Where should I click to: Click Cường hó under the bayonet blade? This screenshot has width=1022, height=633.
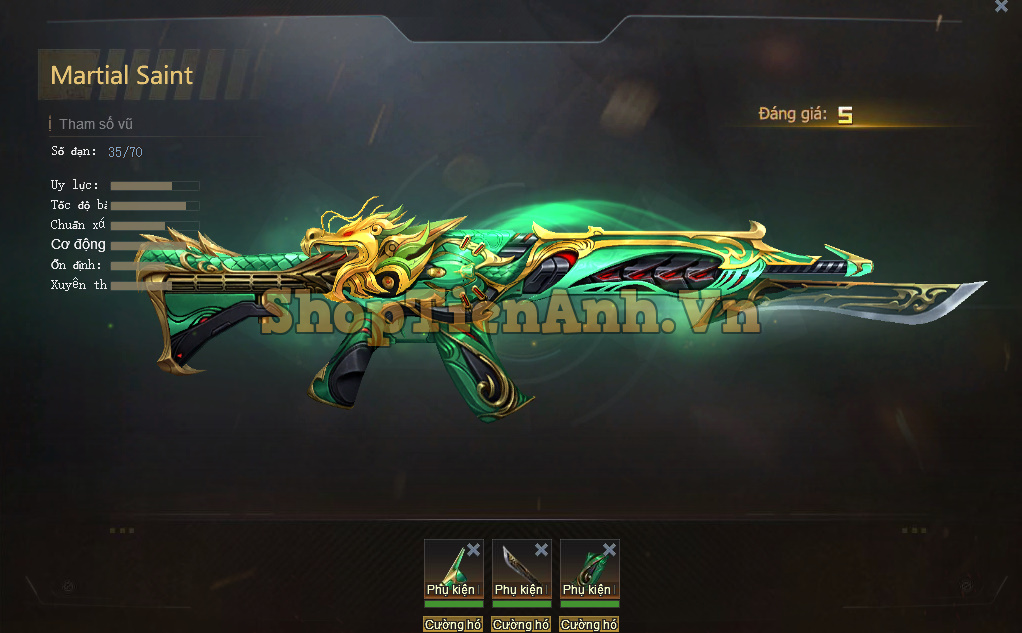tap(521, 624)
